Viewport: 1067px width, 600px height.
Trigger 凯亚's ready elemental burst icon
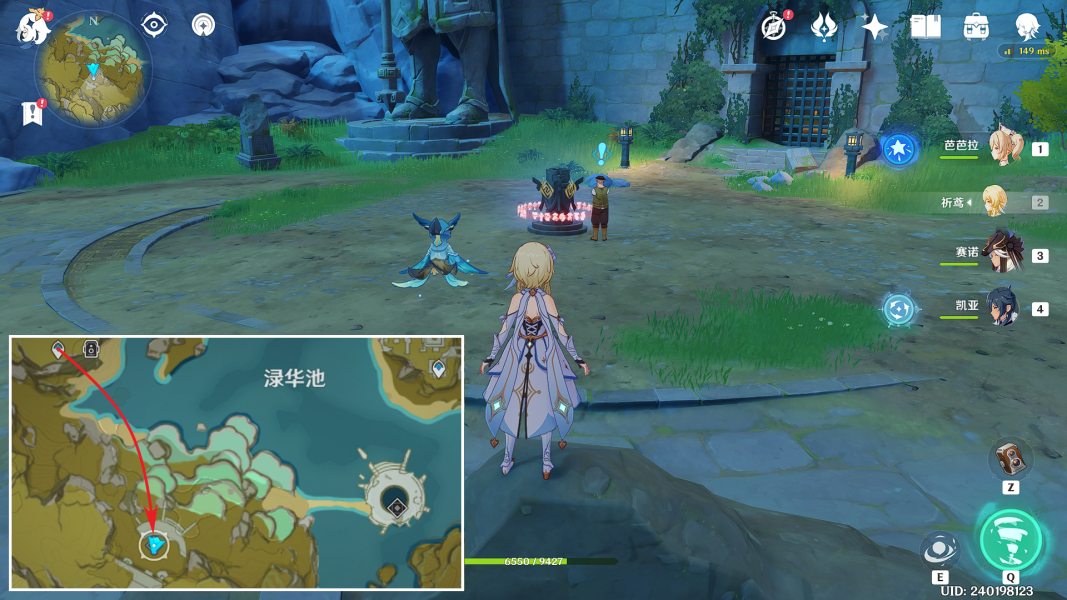899,308
